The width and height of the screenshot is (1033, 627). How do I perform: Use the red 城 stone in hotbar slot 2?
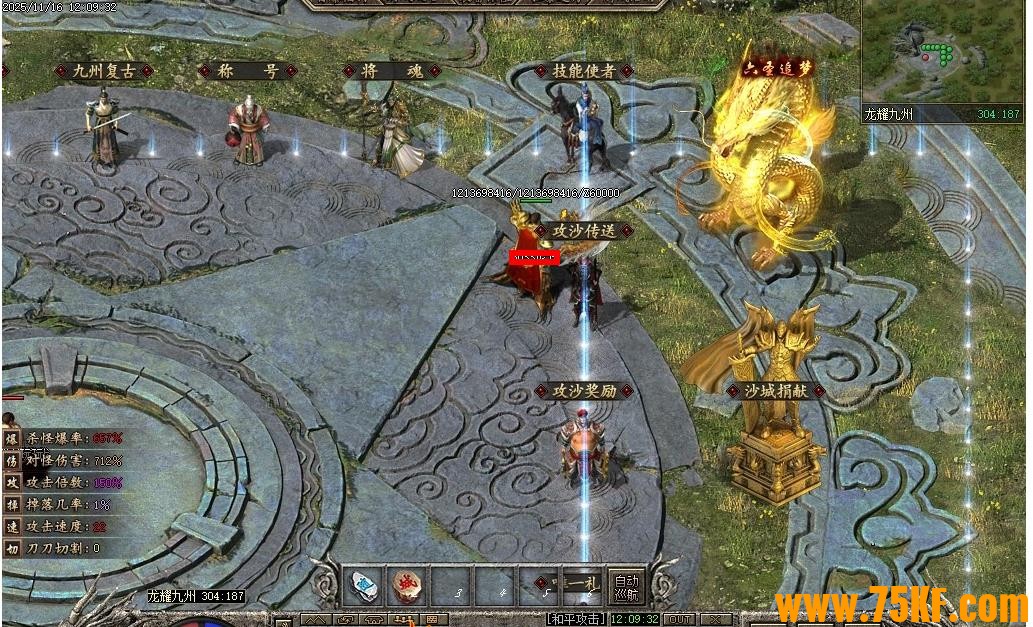[x=407, y=586]
